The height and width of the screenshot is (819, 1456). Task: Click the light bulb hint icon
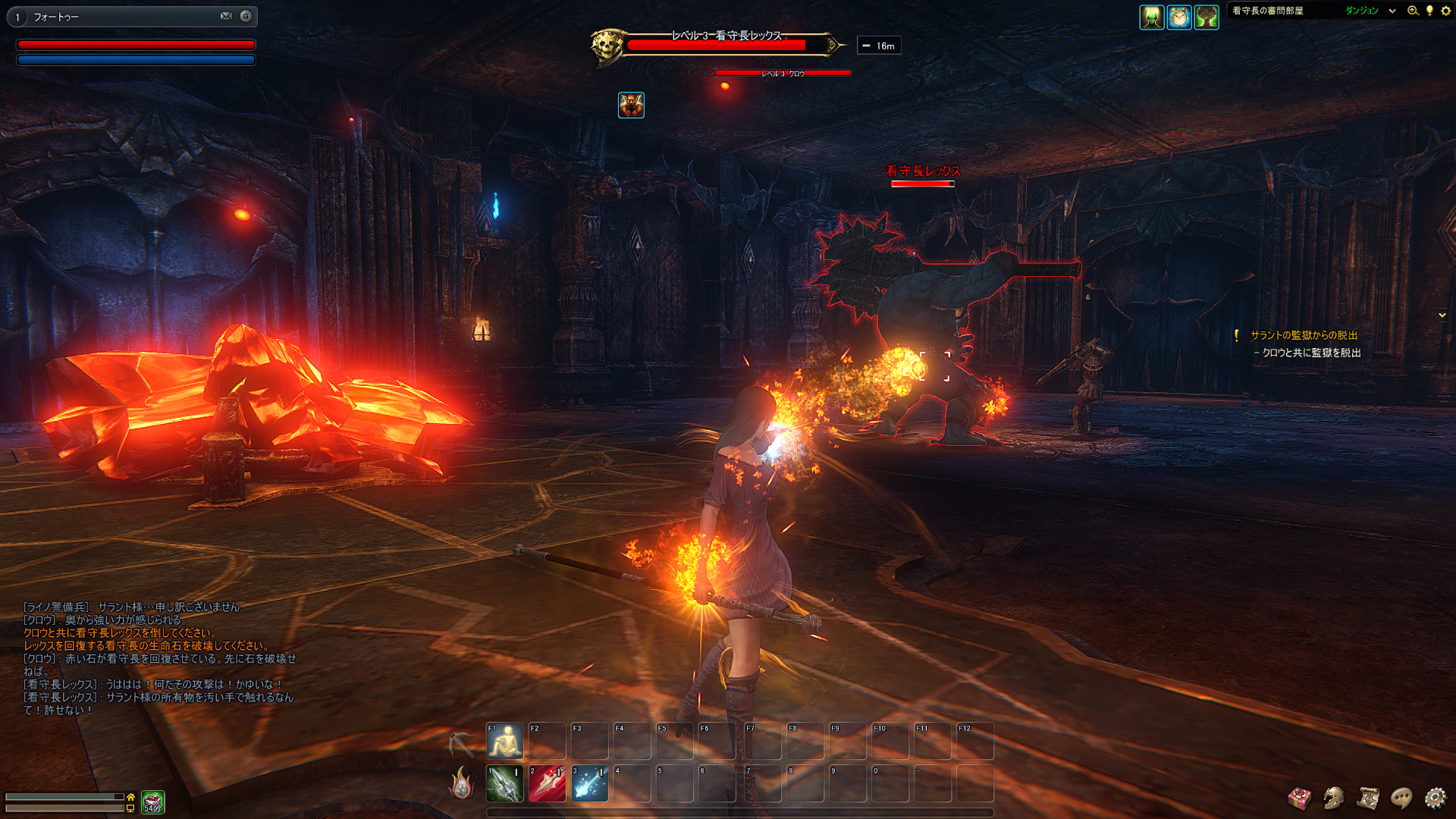(x=1429, y=11)
